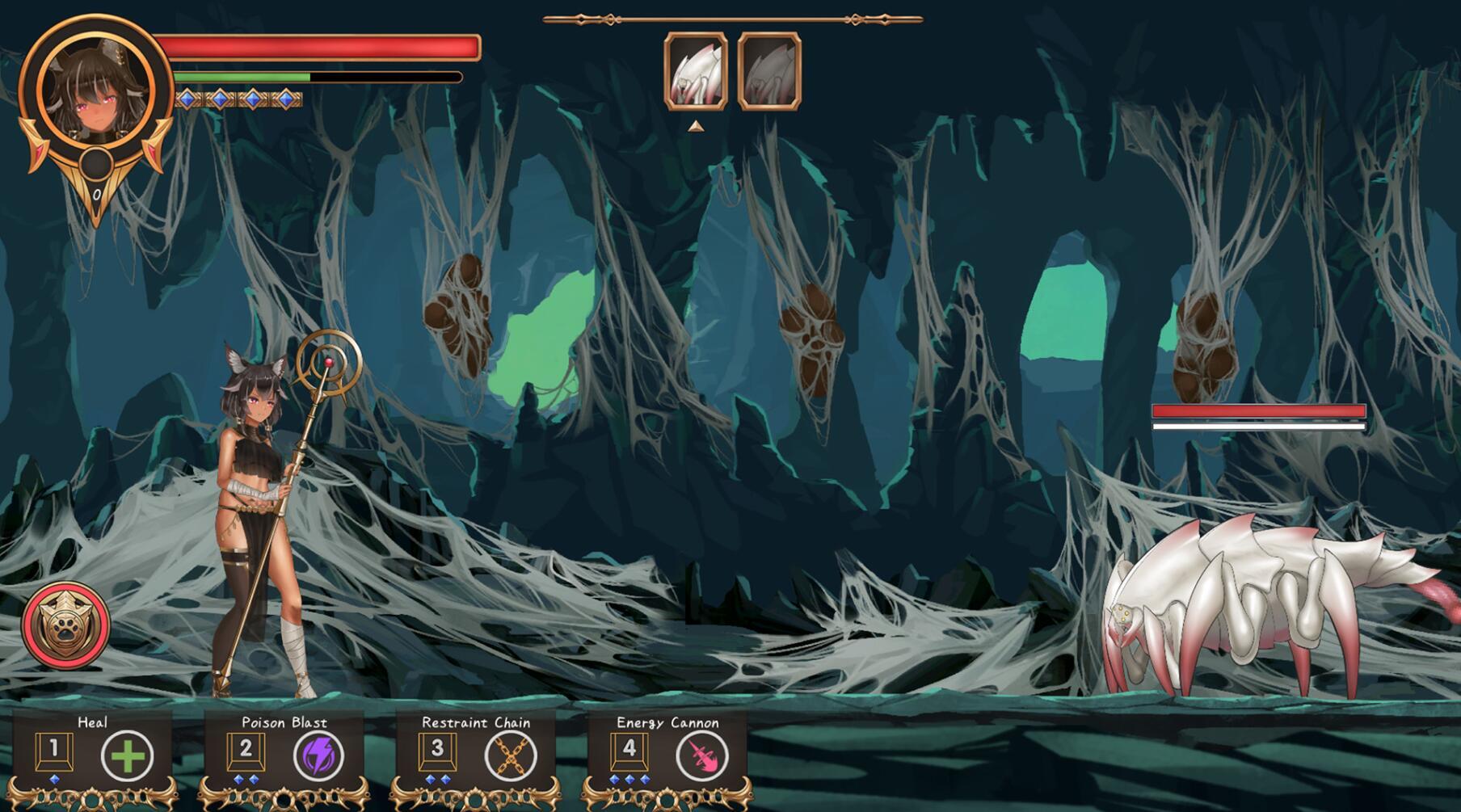Toggle the first blue gem on player bar
Image resolution: width=1461 pixels, height=812 pixels.
187,99
